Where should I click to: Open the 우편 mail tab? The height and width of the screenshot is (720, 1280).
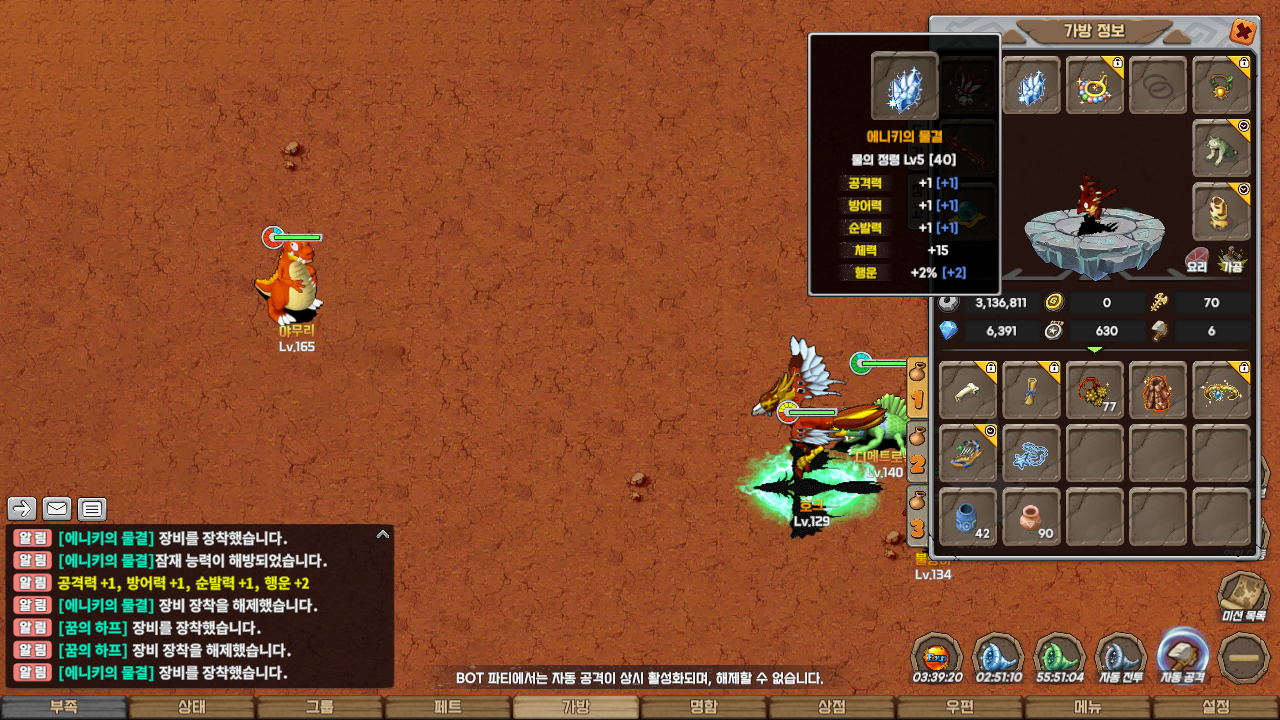[x=960, y=707]
